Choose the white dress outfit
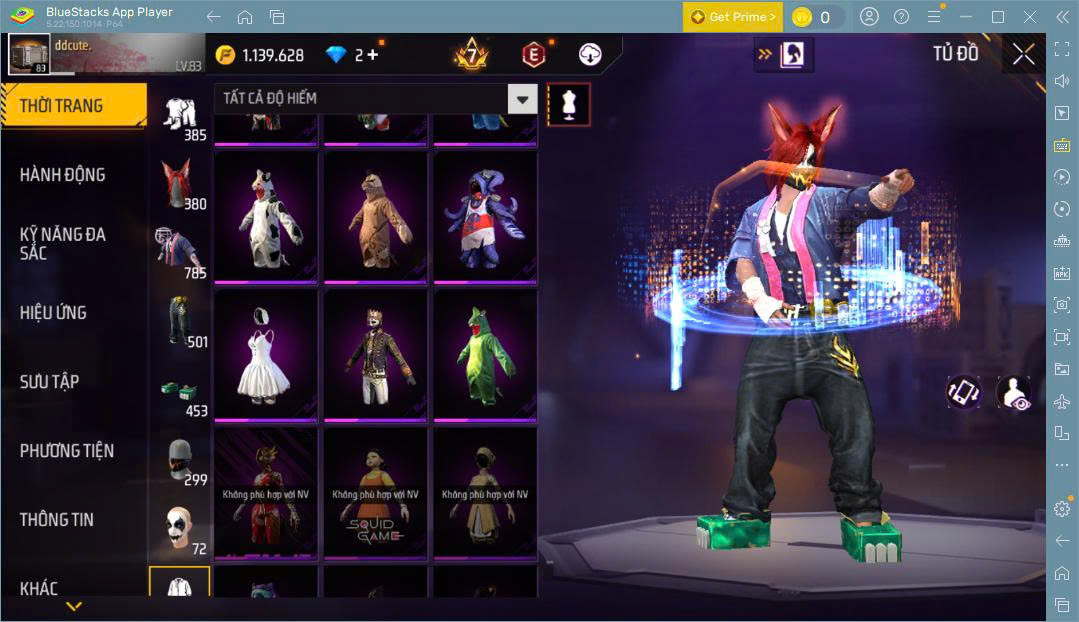The image size is (1079, 622). (x=266, y=354)
